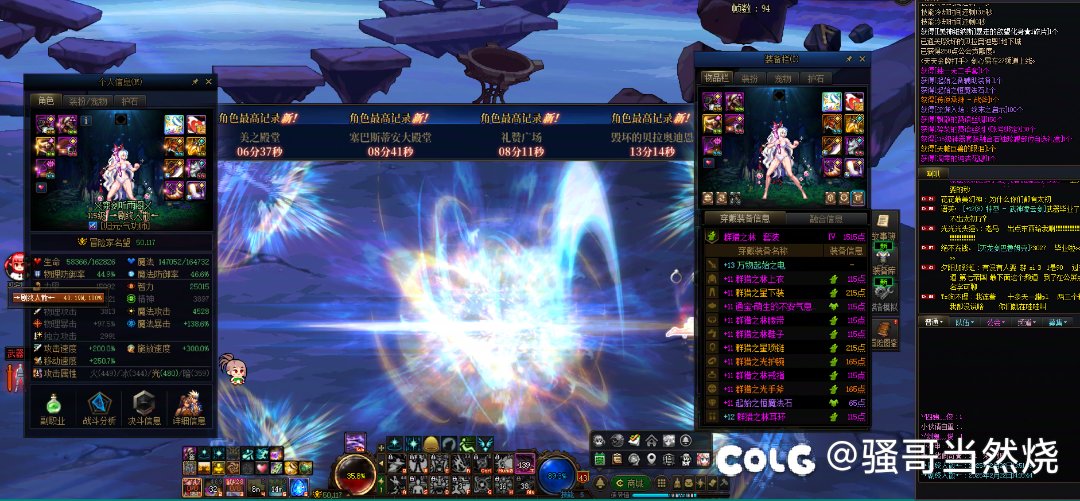1080x501 pixels.
Task: Switch to the 融合信息 fusion info tab
Action: [825, 219]
